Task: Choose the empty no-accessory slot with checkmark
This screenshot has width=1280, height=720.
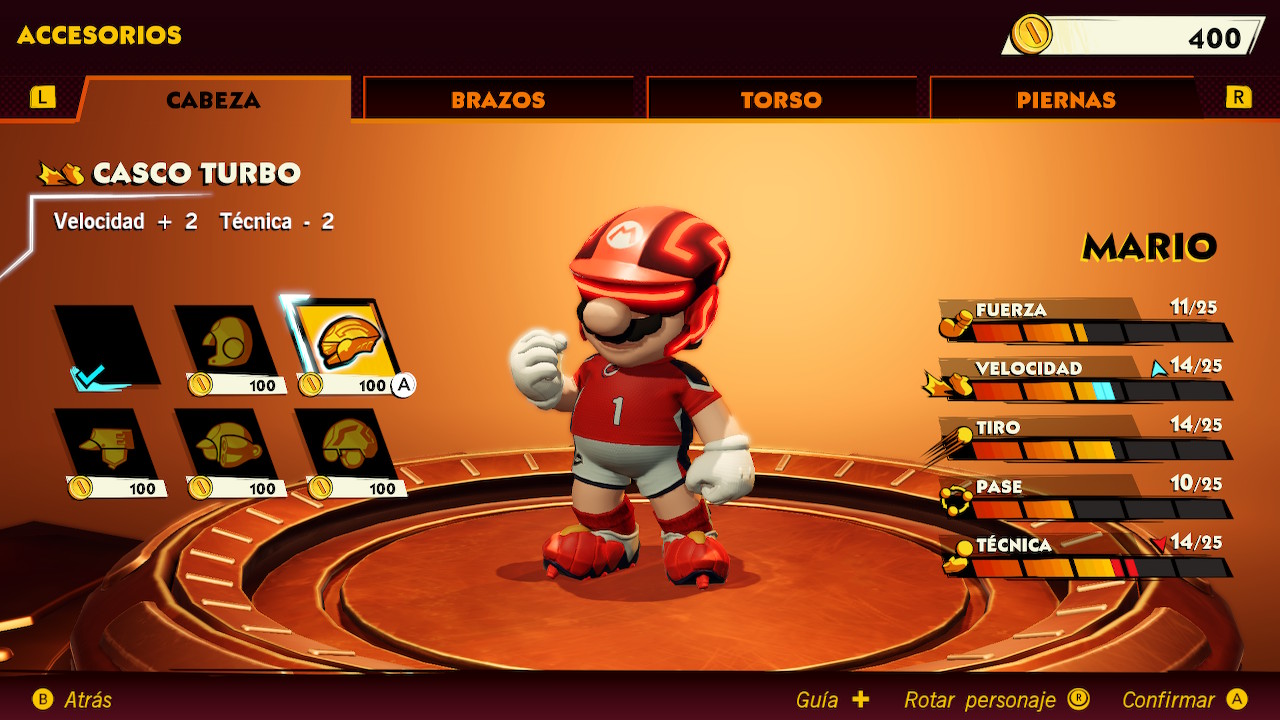Action: [106, 347]
